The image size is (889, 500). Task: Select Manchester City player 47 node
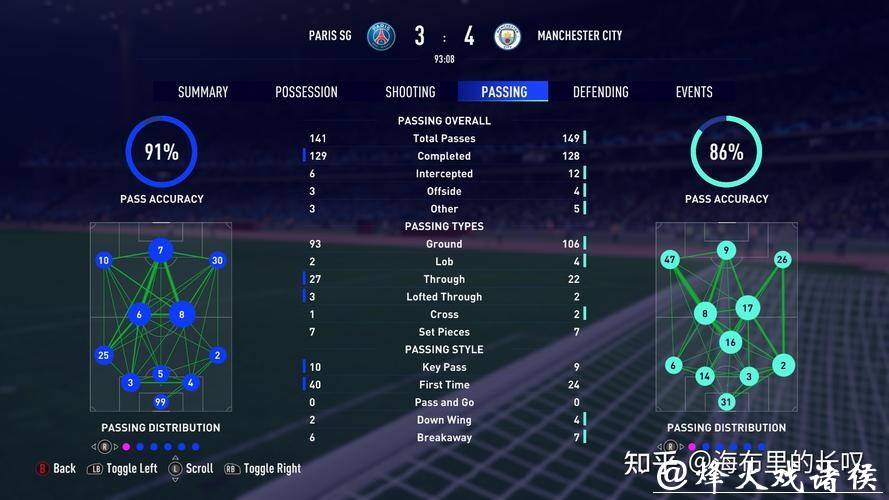click(670, 260)
